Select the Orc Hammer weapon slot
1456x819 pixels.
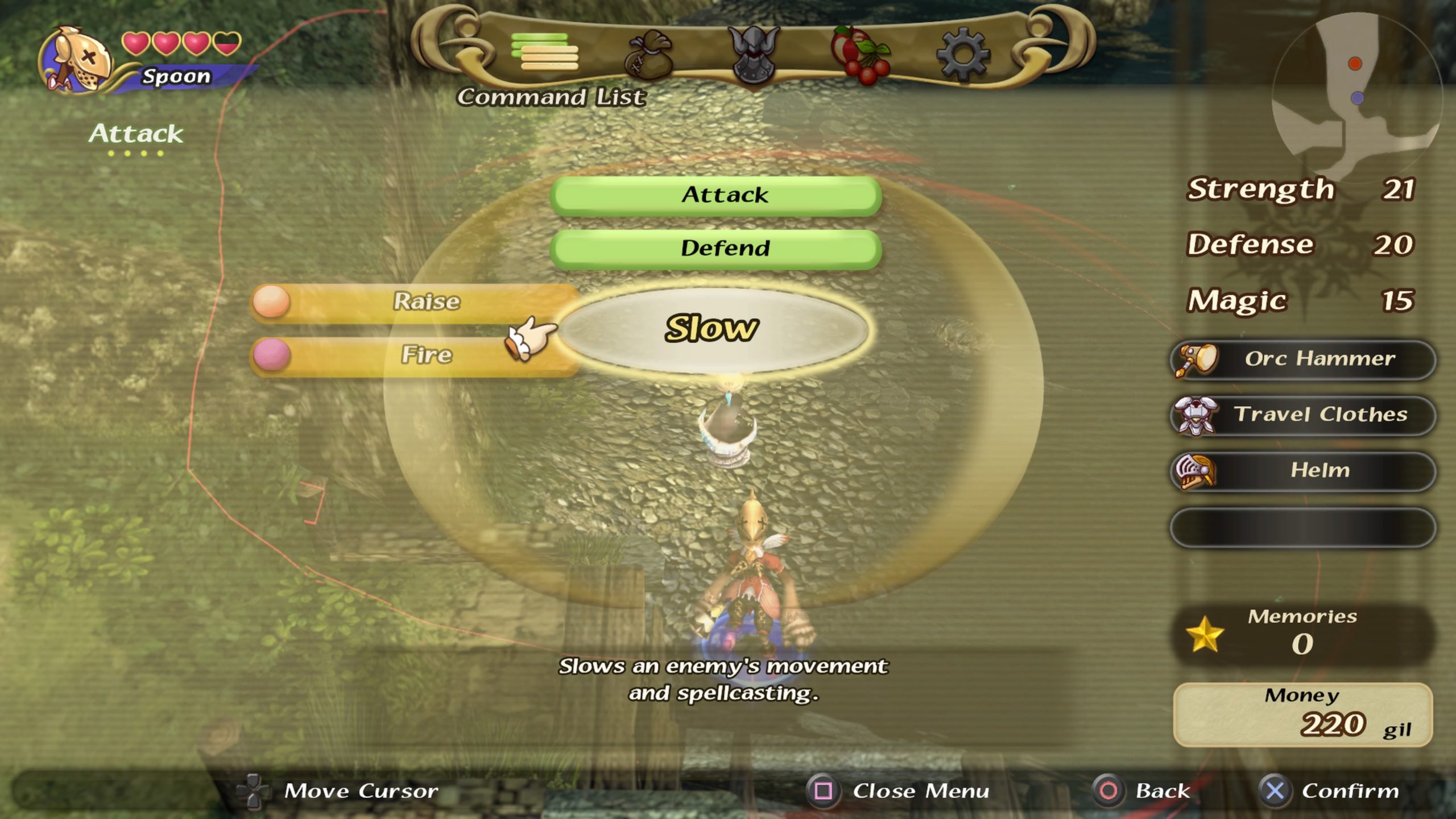[1302, 359]
